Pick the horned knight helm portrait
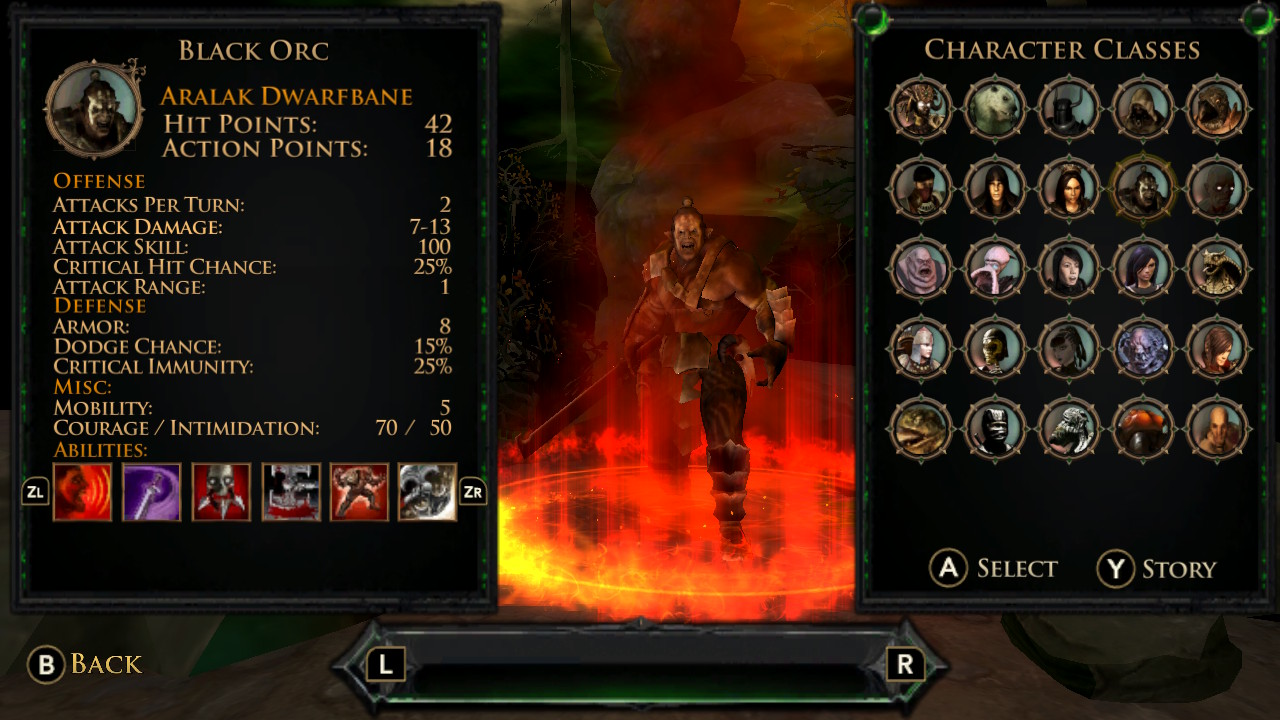The height and width of the screenshot is (720, 1280). [x=1069, y=108]
